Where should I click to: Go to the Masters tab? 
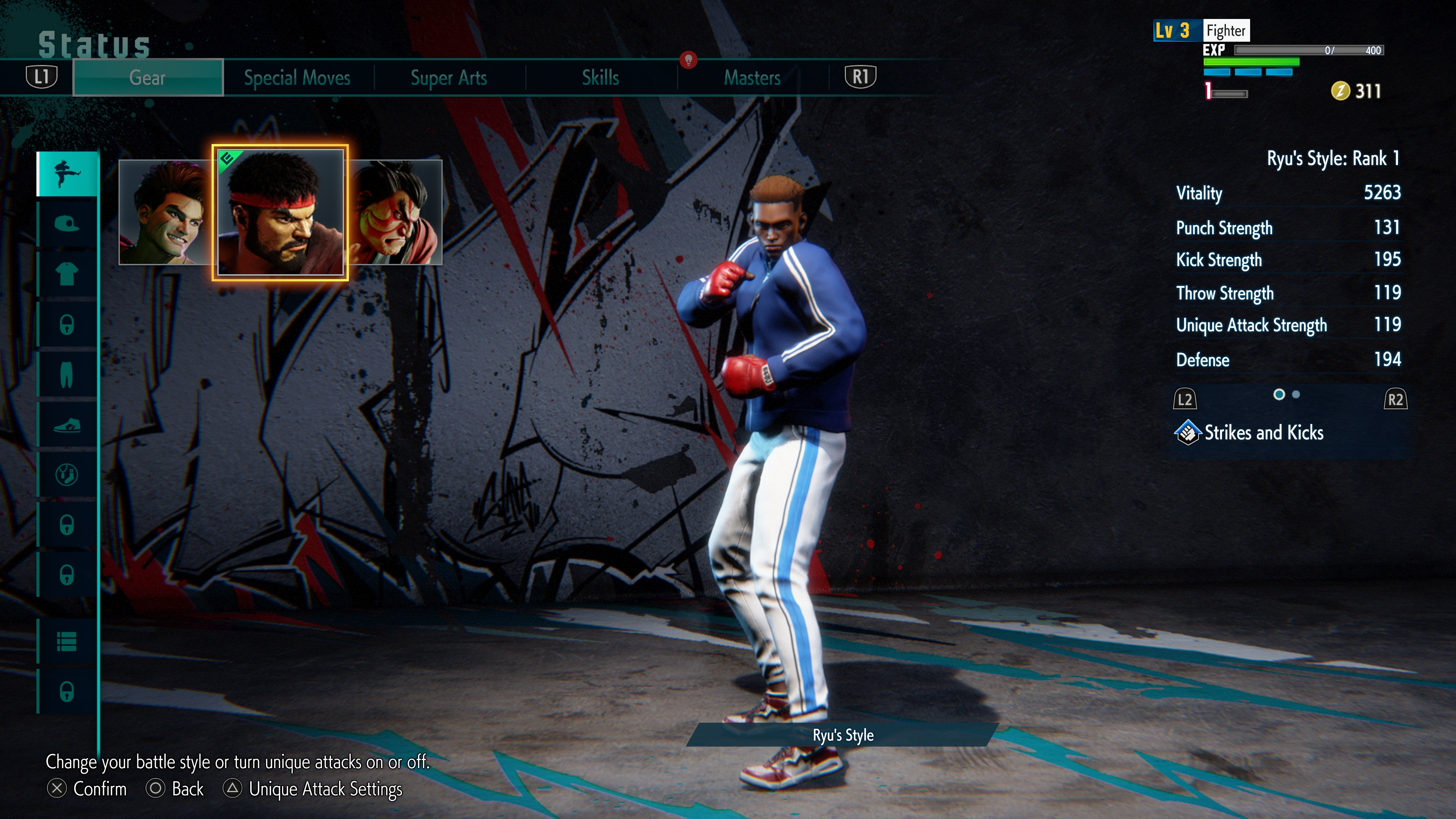point(752,77)
